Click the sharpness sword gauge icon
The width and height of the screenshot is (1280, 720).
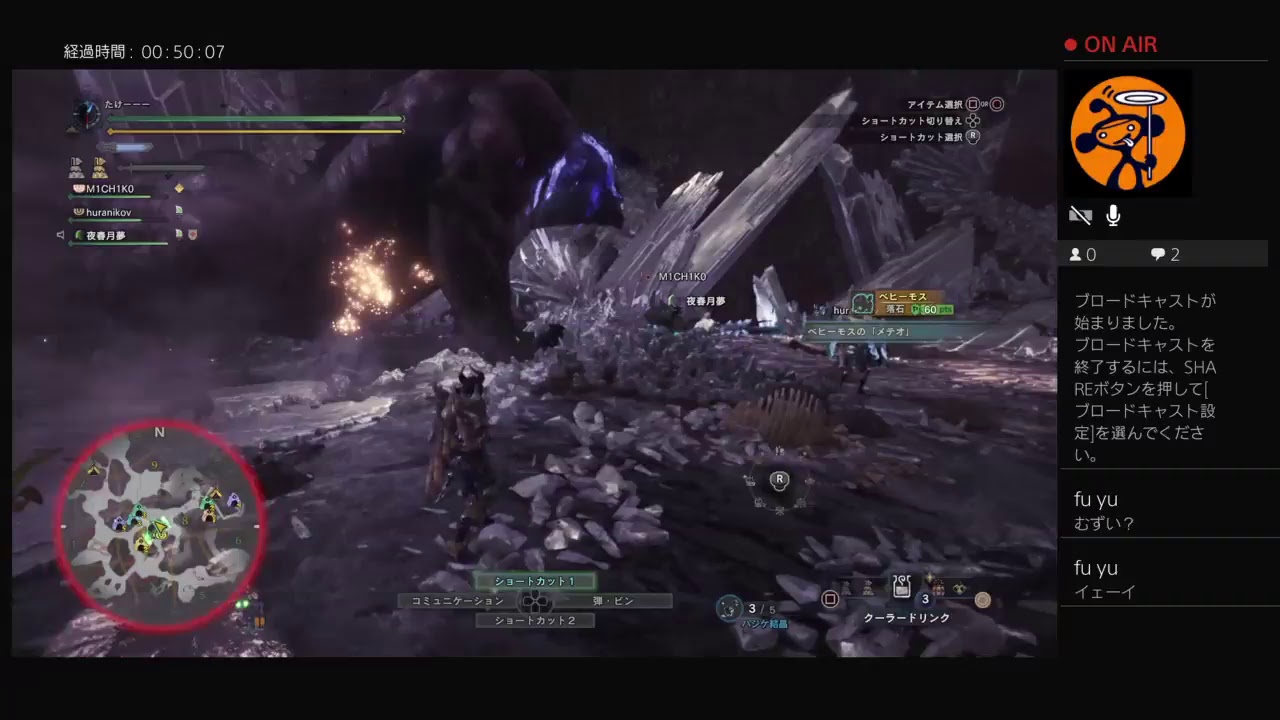[125, 148]
